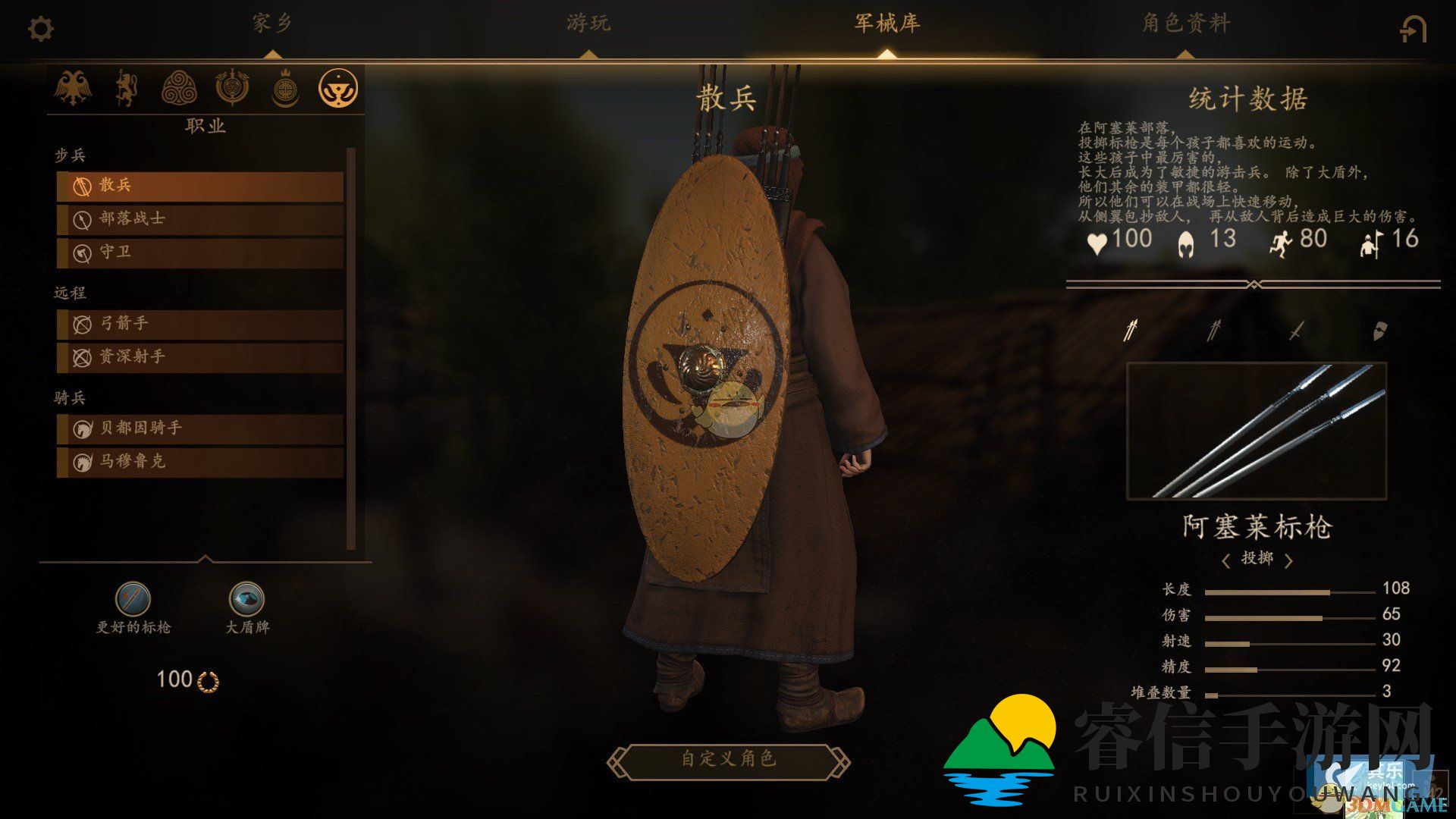The width and height of the screenshot is (1456, 819).
Task: Choose the 守卫 class entry
Action: click(x=200, y=252)
